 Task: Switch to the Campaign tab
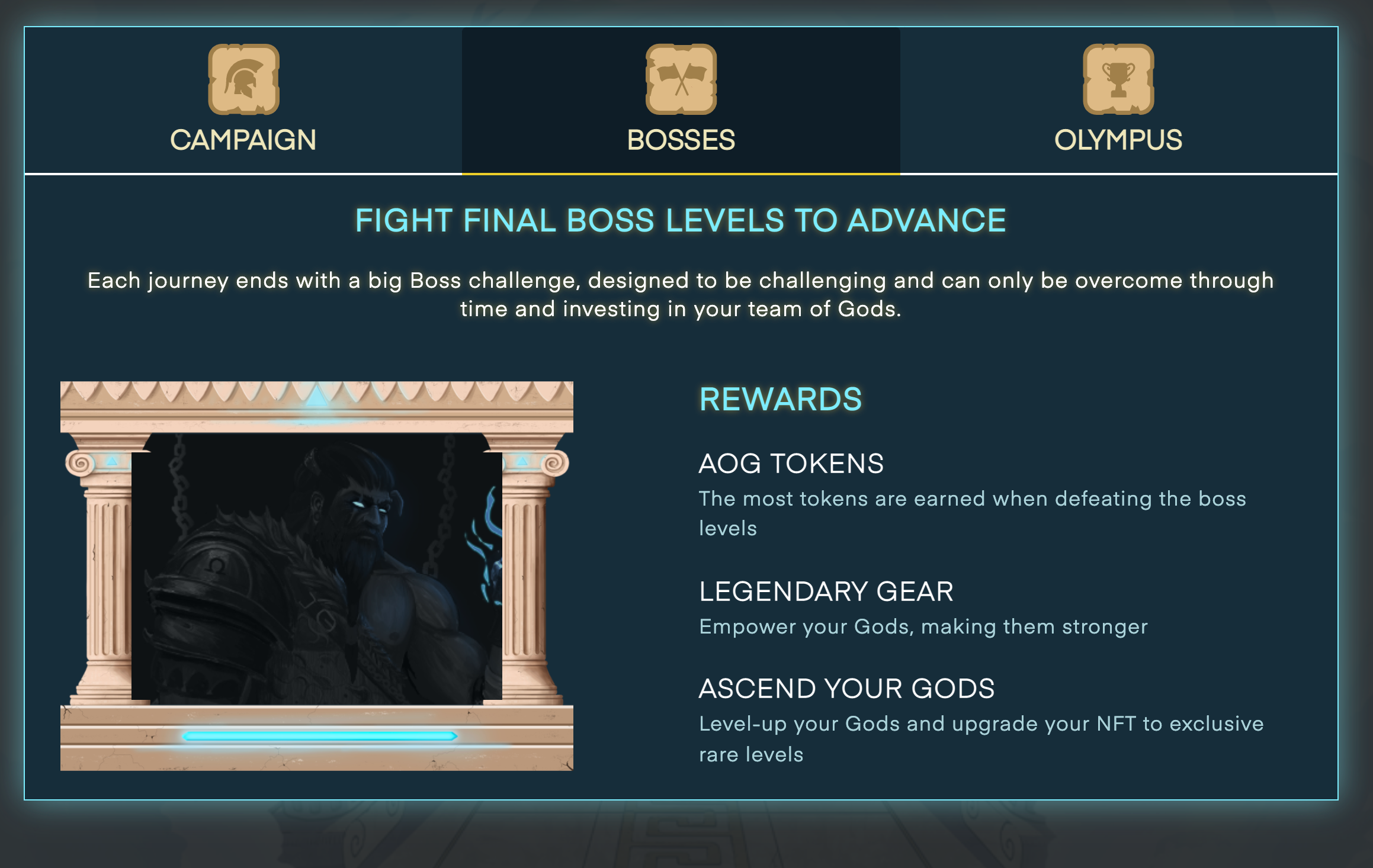click(243, 140)
